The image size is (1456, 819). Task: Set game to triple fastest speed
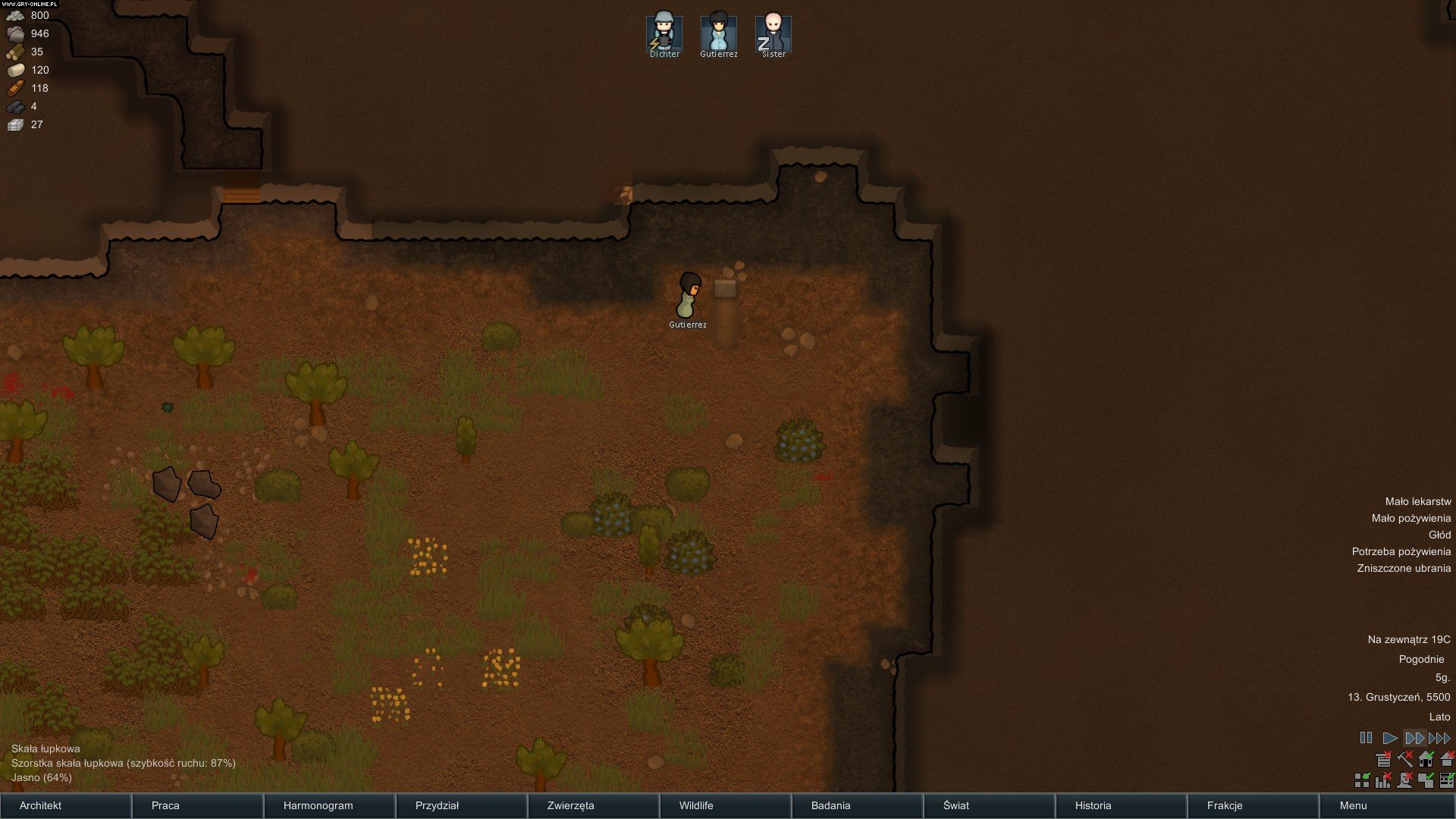tap(1439, 738)
